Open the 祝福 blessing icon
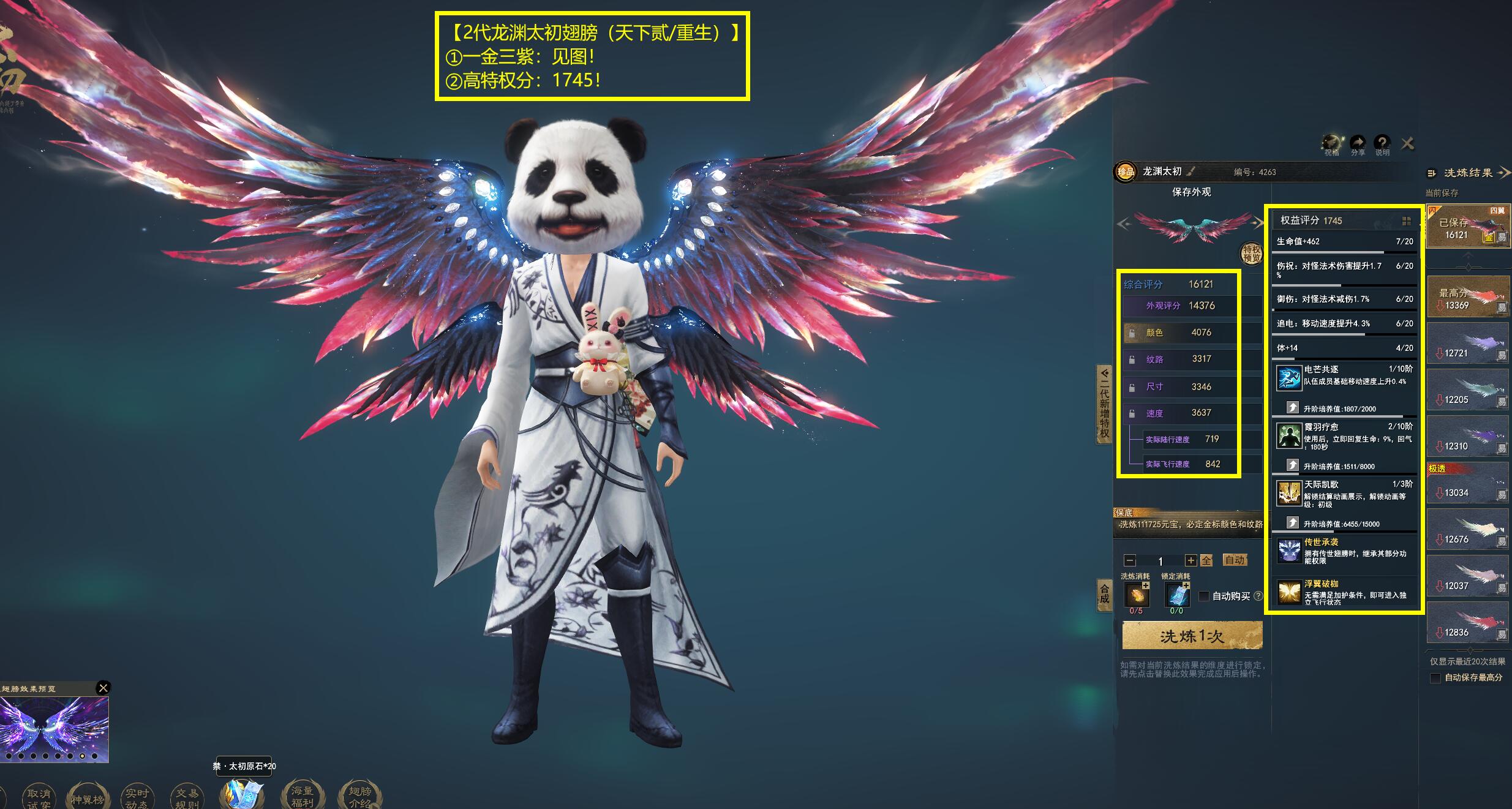This screenshot has width=1512, height=809. [1331, 145]
